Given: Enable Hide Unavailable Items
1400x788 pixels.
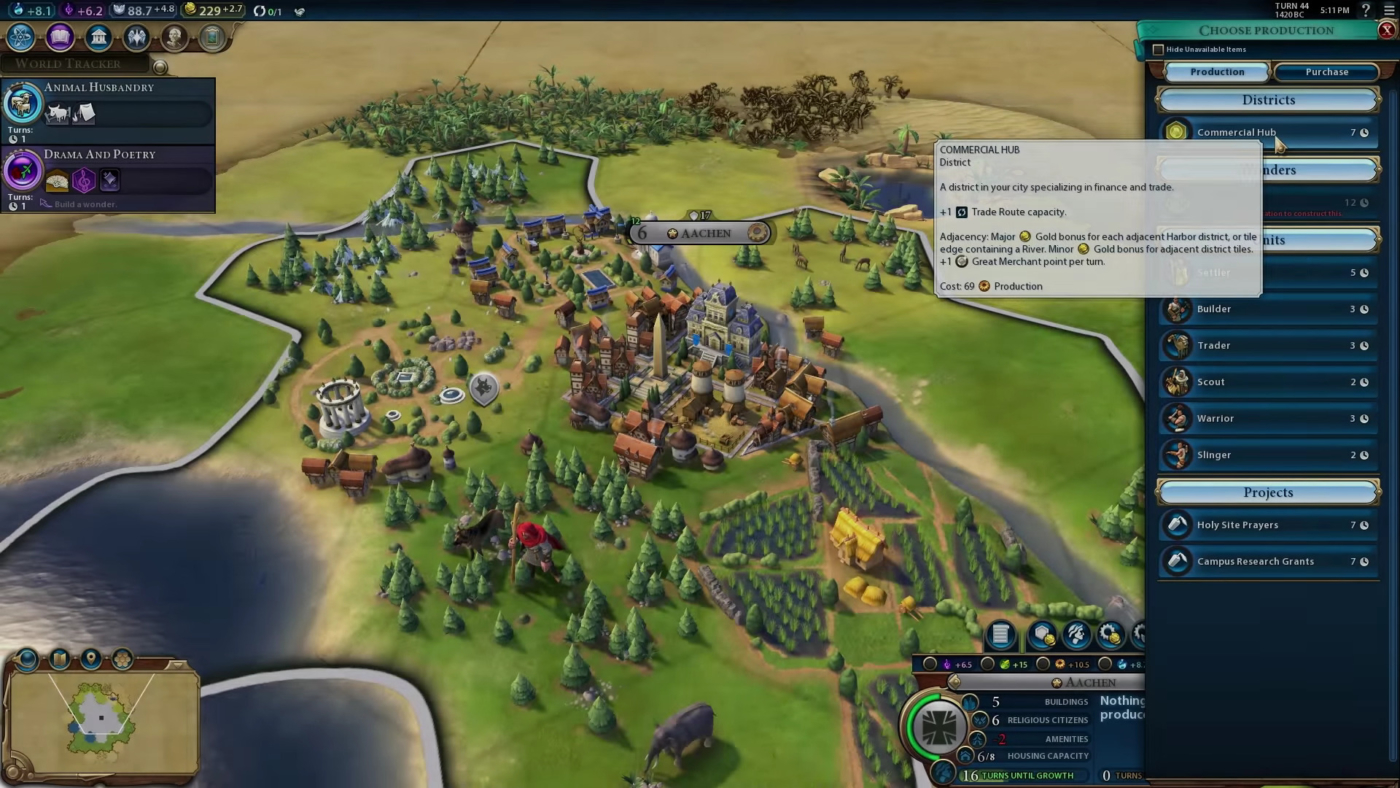Looking at the screenshot, I should pos(1157,48).
